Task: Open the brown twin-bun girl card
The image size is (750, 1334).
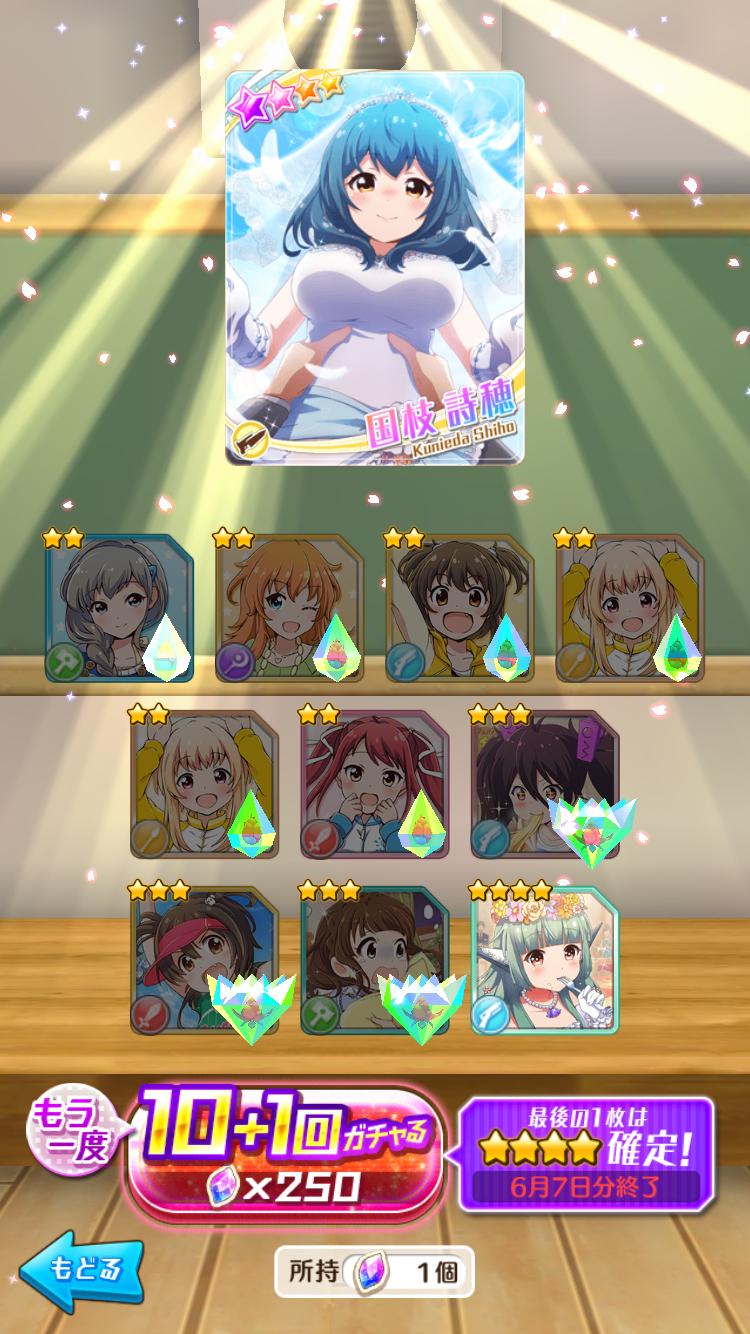Action: click(459, 608)
